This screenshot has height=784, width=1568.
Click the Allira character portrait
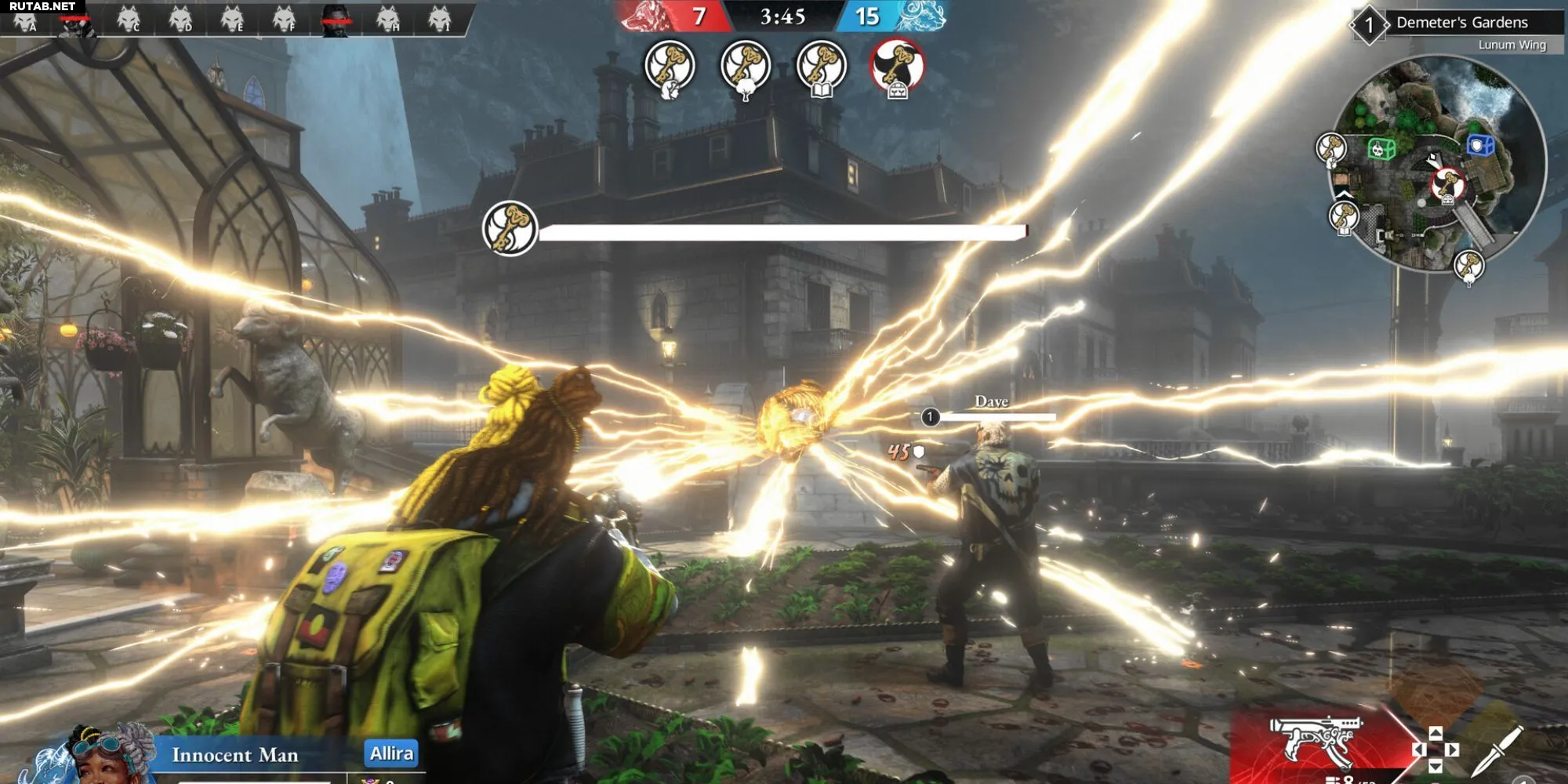coord(102,754)
